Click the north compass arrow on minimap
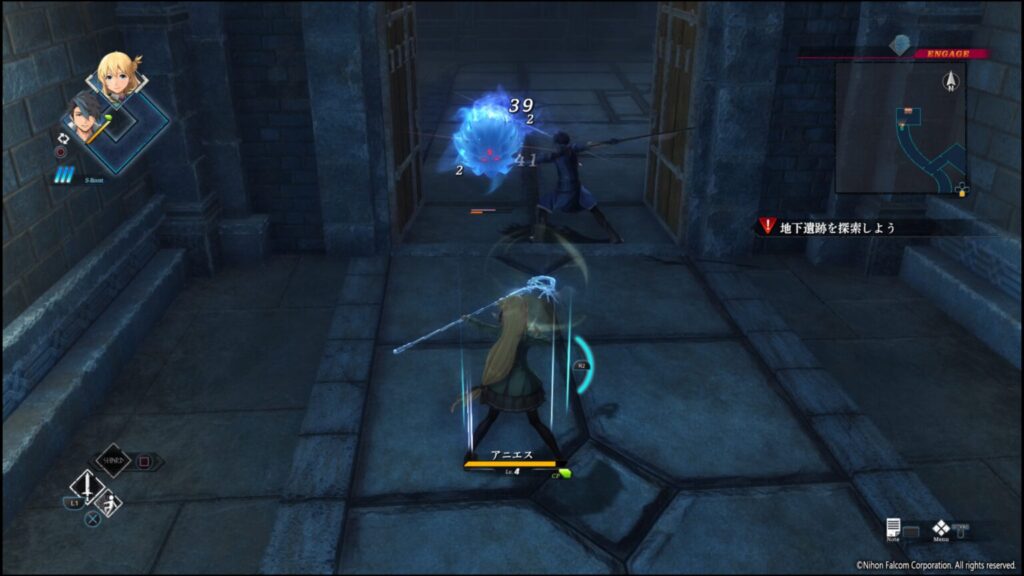 tap(947, 80)
